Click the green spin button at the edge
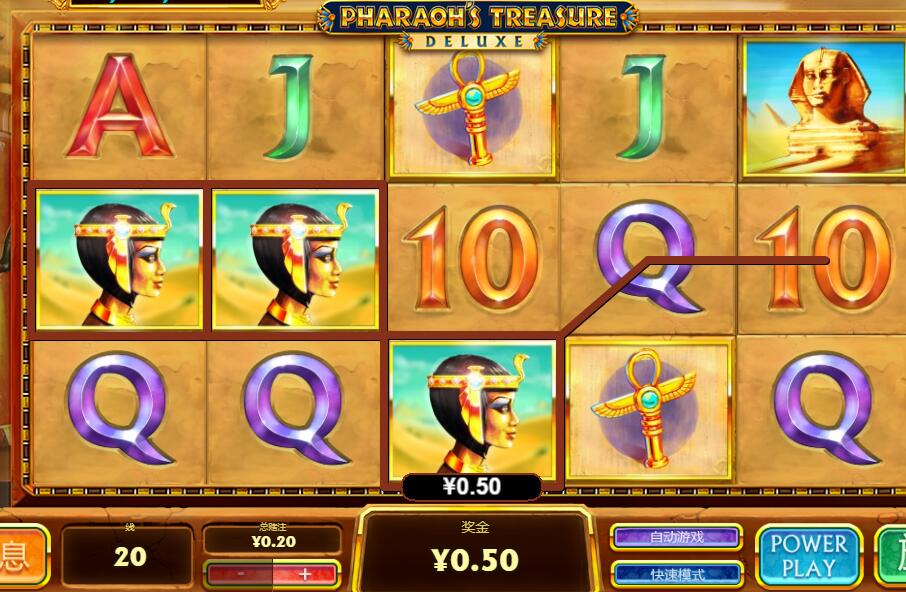This screenshot has width=906, height=592. coord(892,555)
